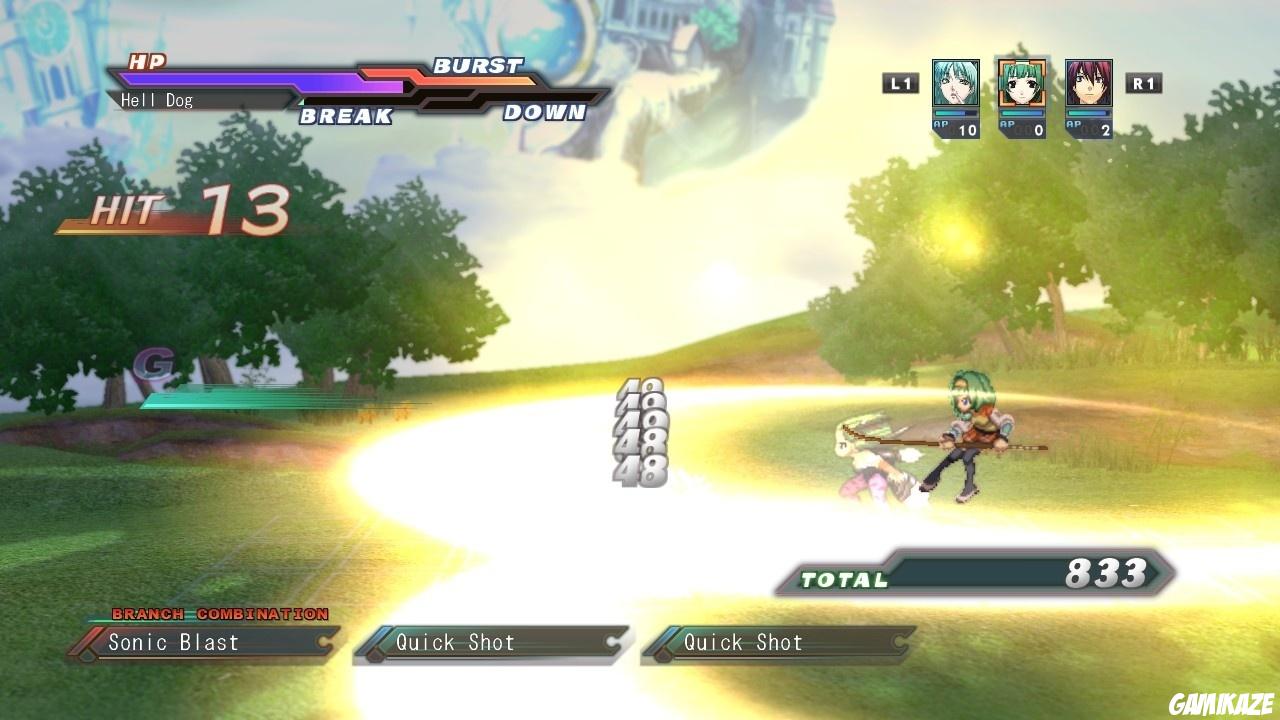Select the R1 shoulder button indicator
This screenshot has height=720, width=1280.
[x=1144, y=83]
